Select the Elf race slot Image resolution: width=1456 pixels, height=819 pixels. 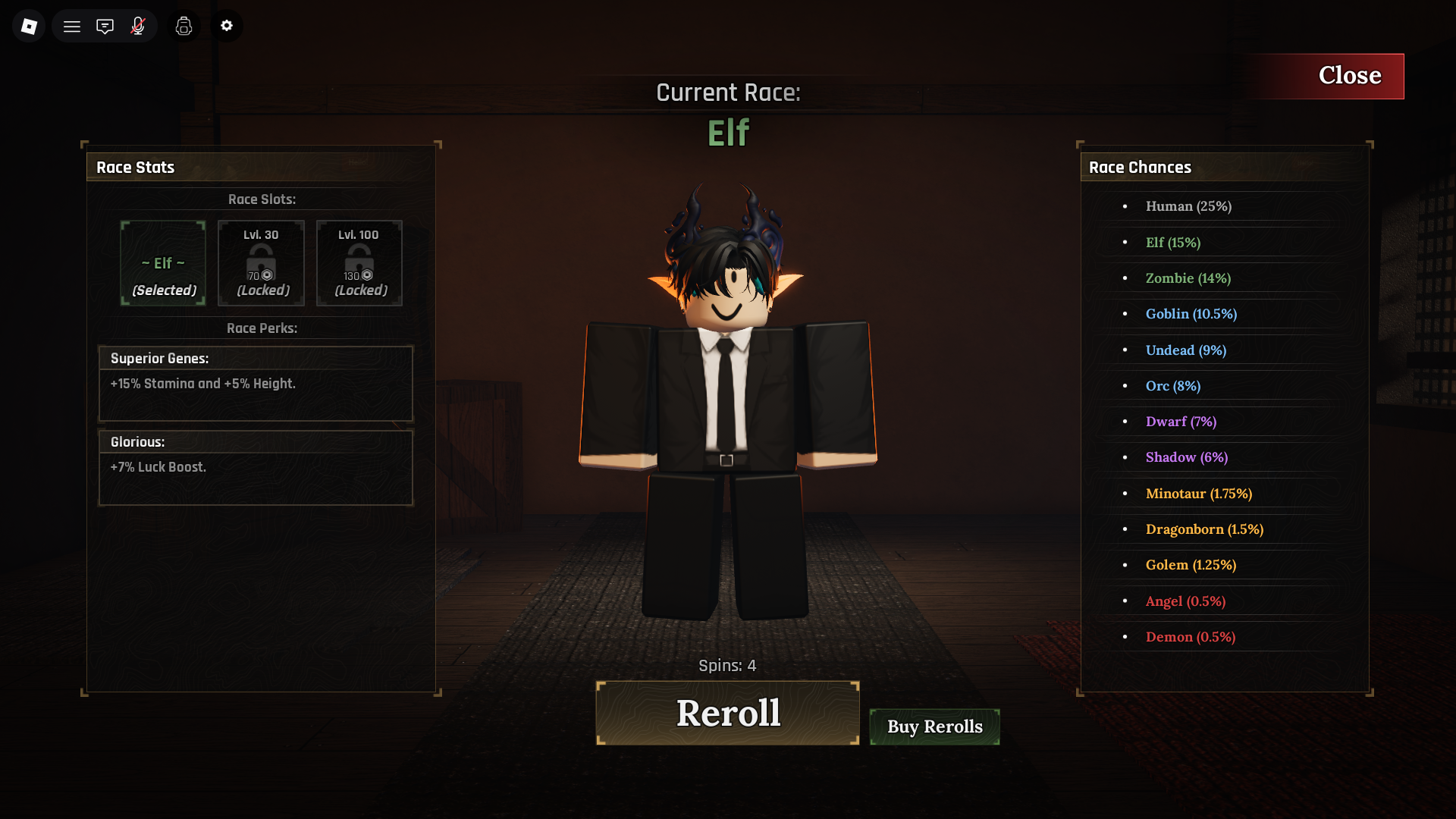pyautogui.click(x=162, y=263)
